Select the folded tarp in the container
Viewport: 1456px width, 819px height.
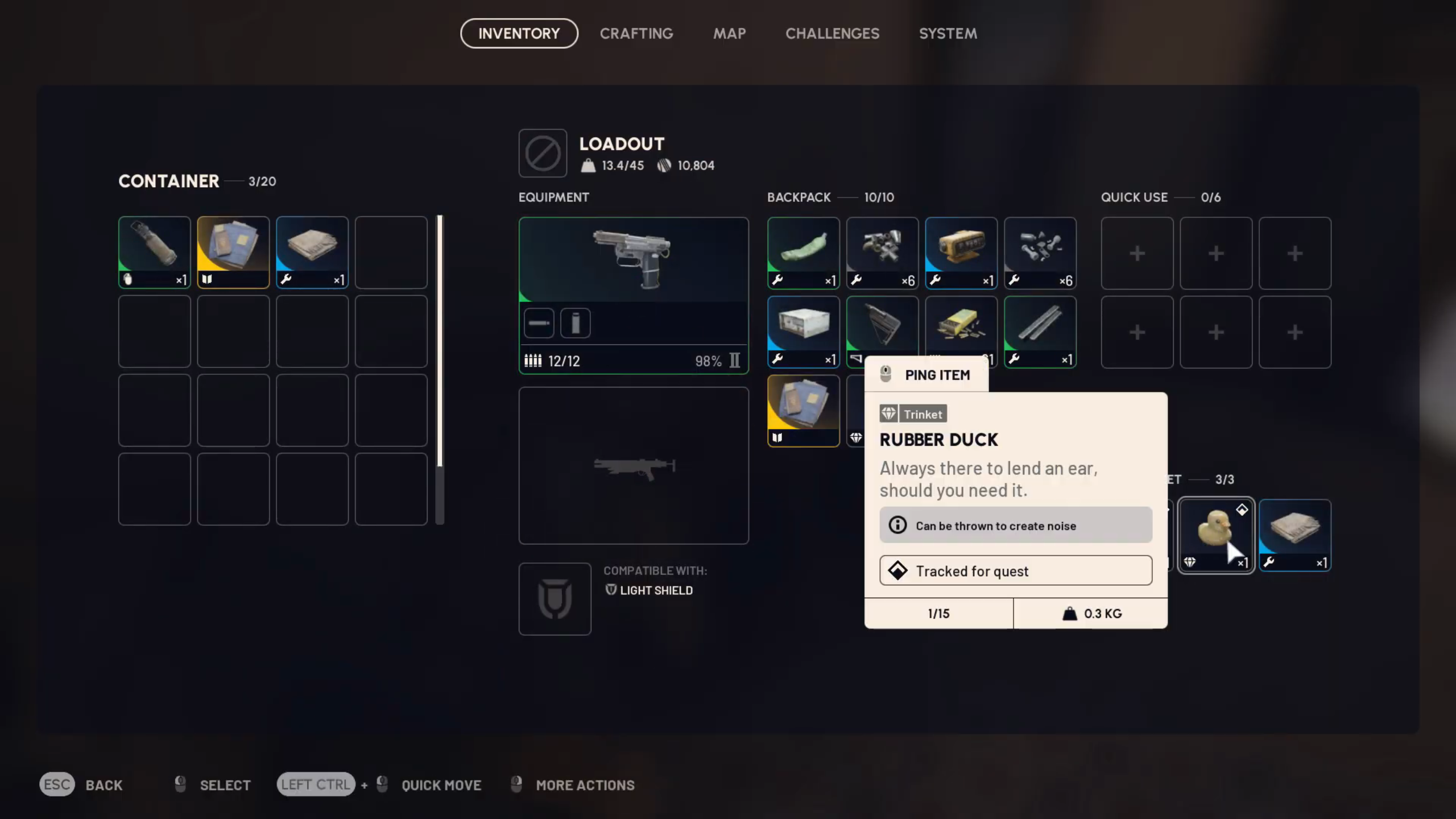[312, 252]
